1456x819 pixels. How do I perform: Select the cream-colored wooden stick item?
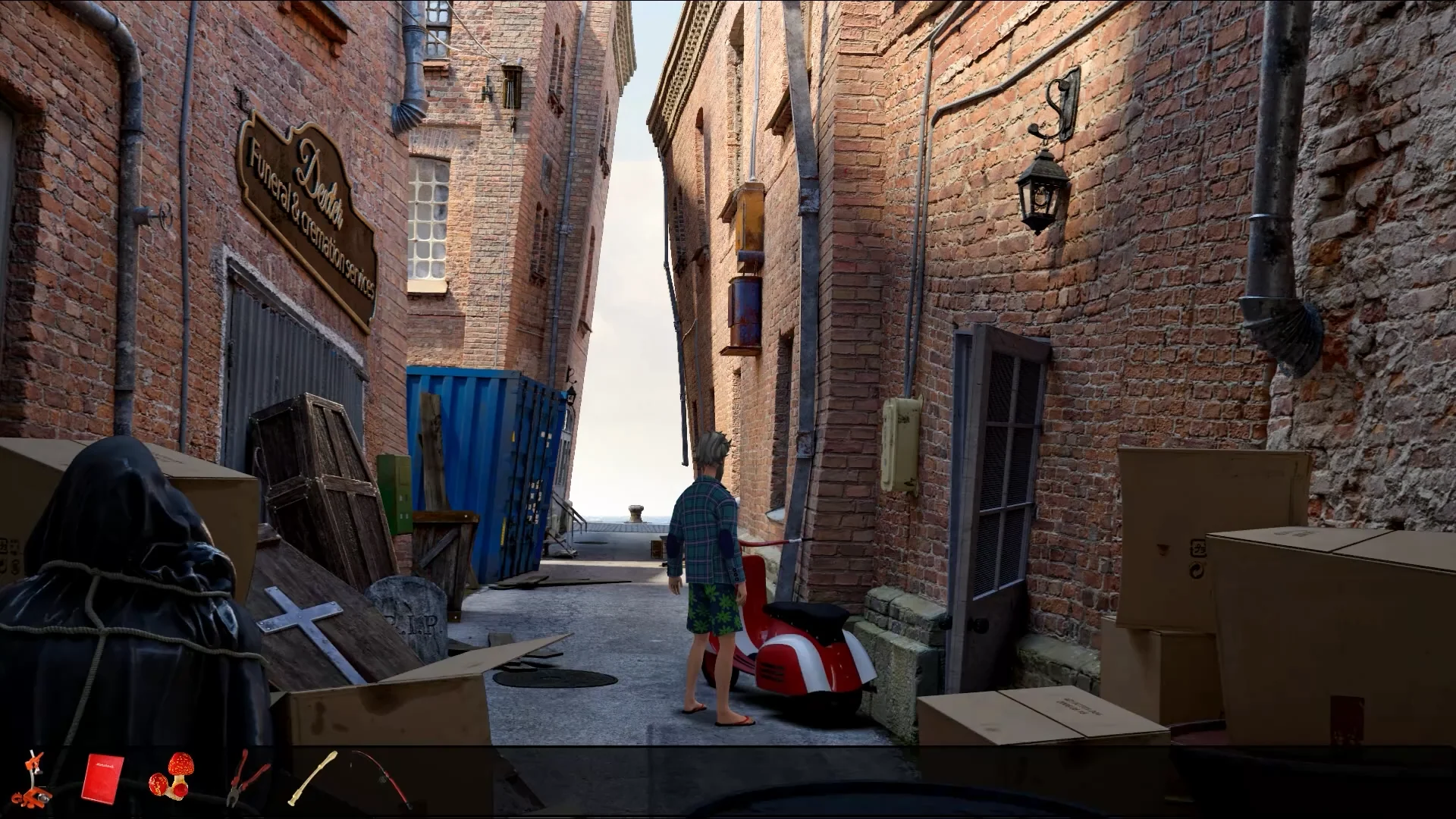tap(312, 777)
